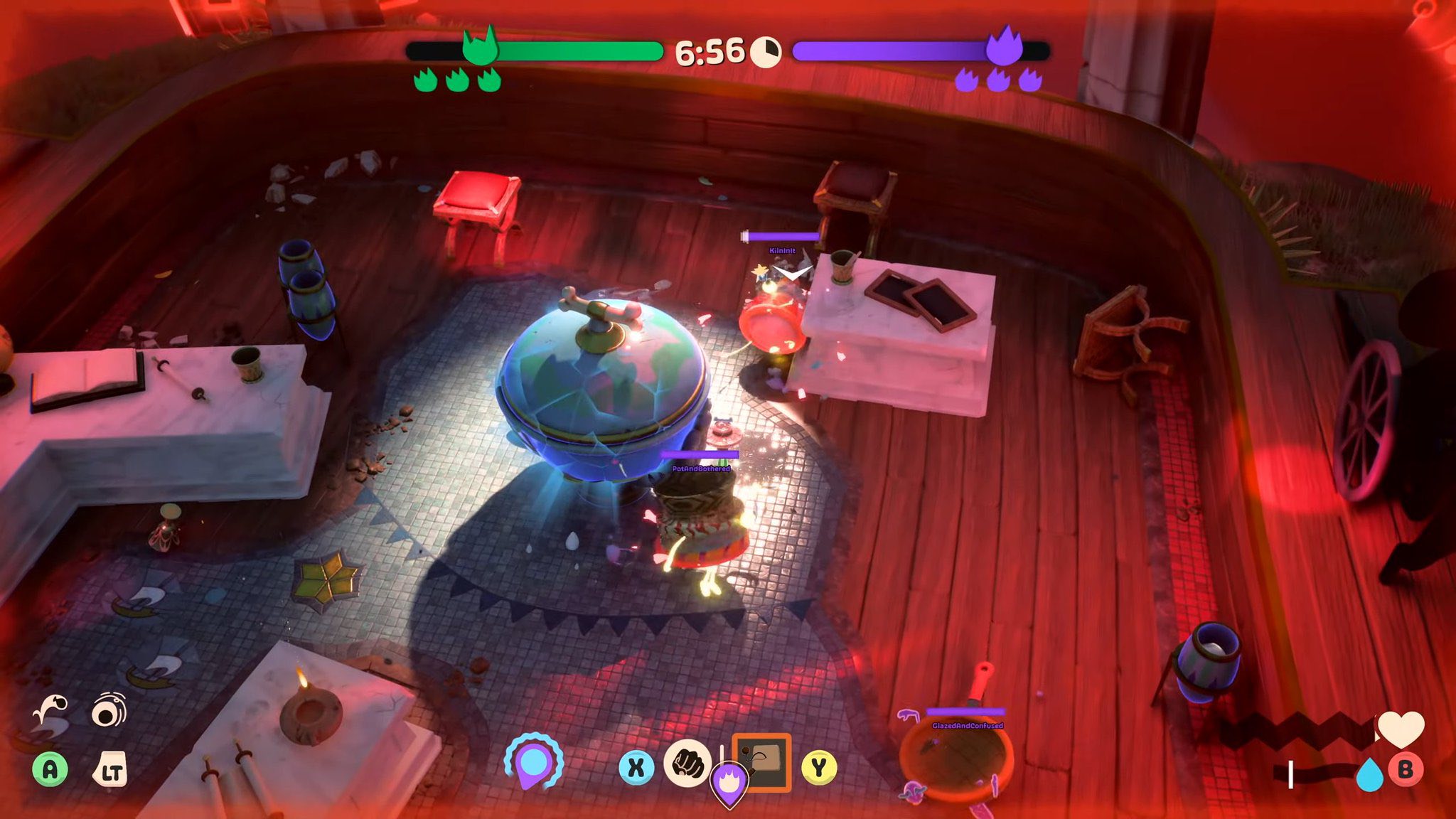Click the blue water droplet icon
The height and width of the screenshot is (819, 1456).
[x=1369, y=774]
